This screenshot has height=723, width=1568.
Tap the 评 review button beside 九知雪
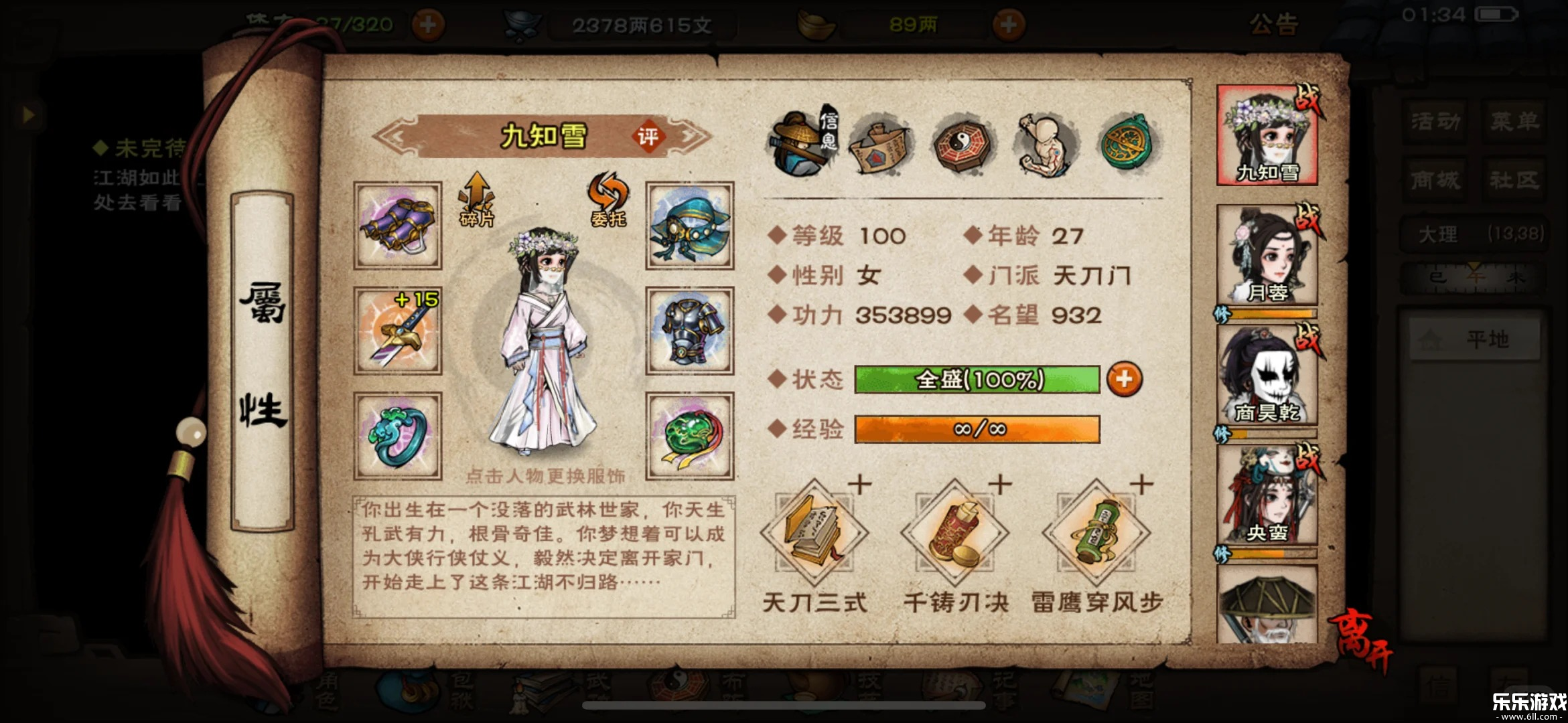click(647, 137)
